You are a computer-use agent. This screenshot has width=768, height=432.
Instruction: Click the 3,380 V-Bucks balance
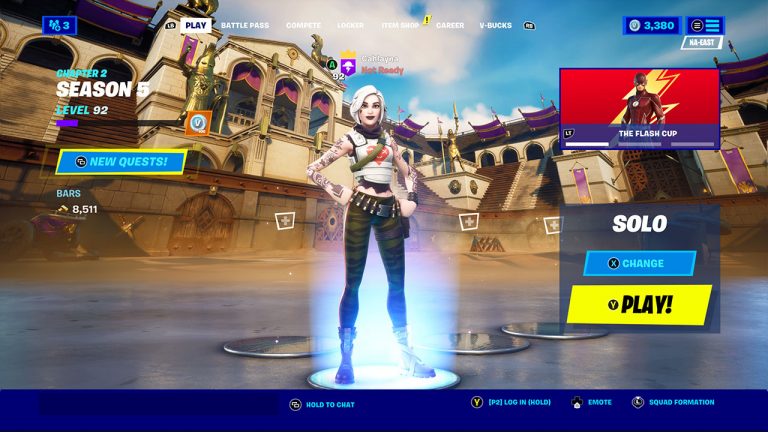[651, 25]
